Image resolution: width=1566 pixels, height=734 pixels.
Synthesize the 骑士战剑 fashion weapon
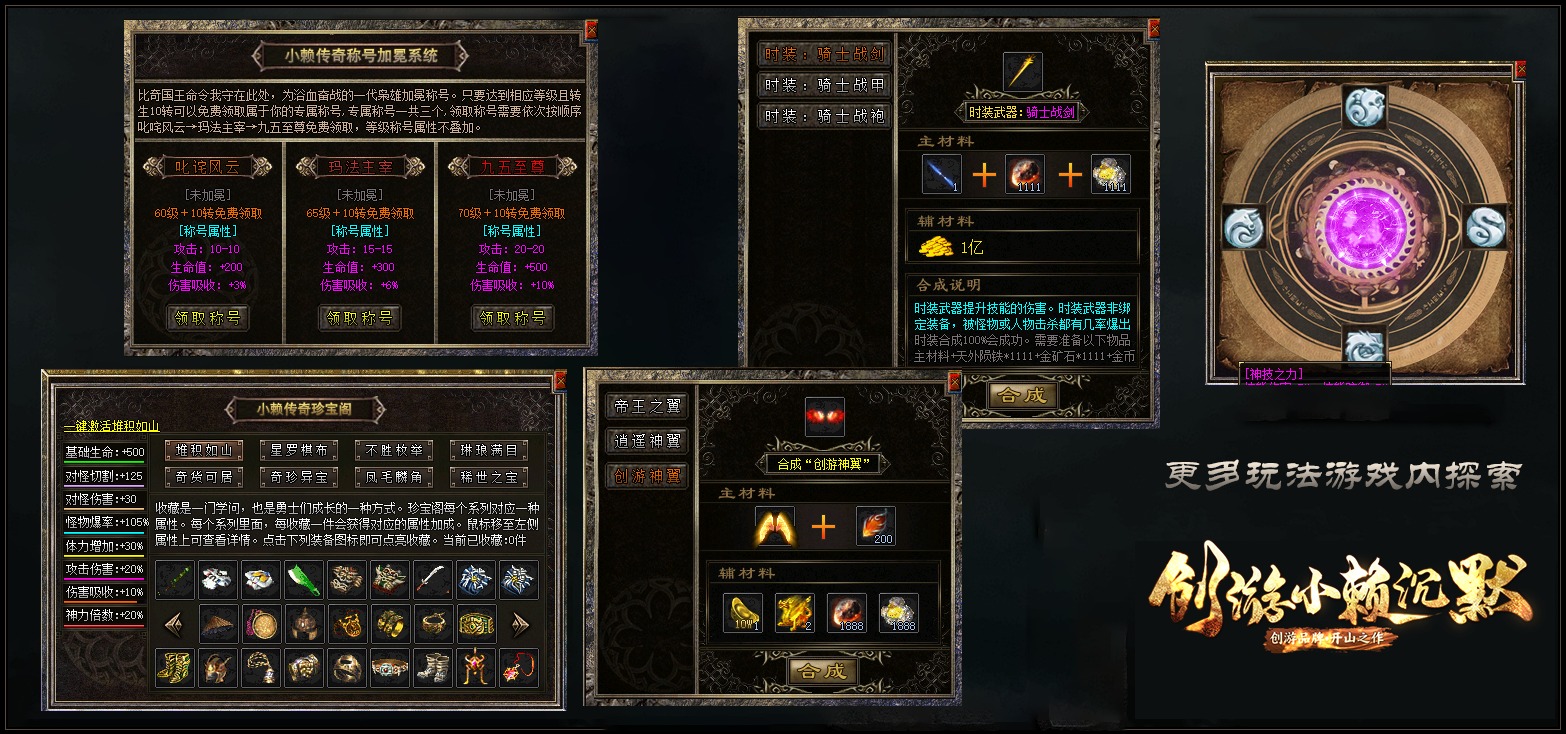click(x=1023, y=395)
